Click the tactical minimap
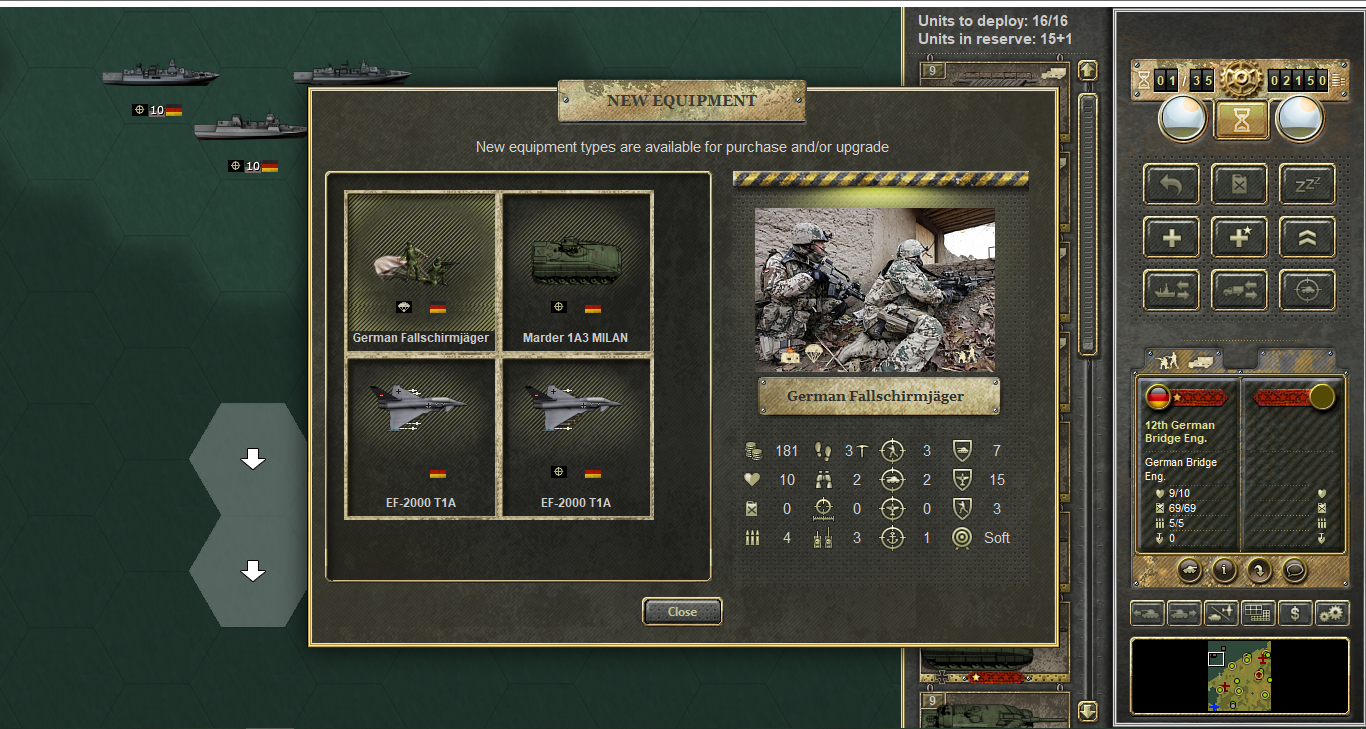 click(1240, 676)
